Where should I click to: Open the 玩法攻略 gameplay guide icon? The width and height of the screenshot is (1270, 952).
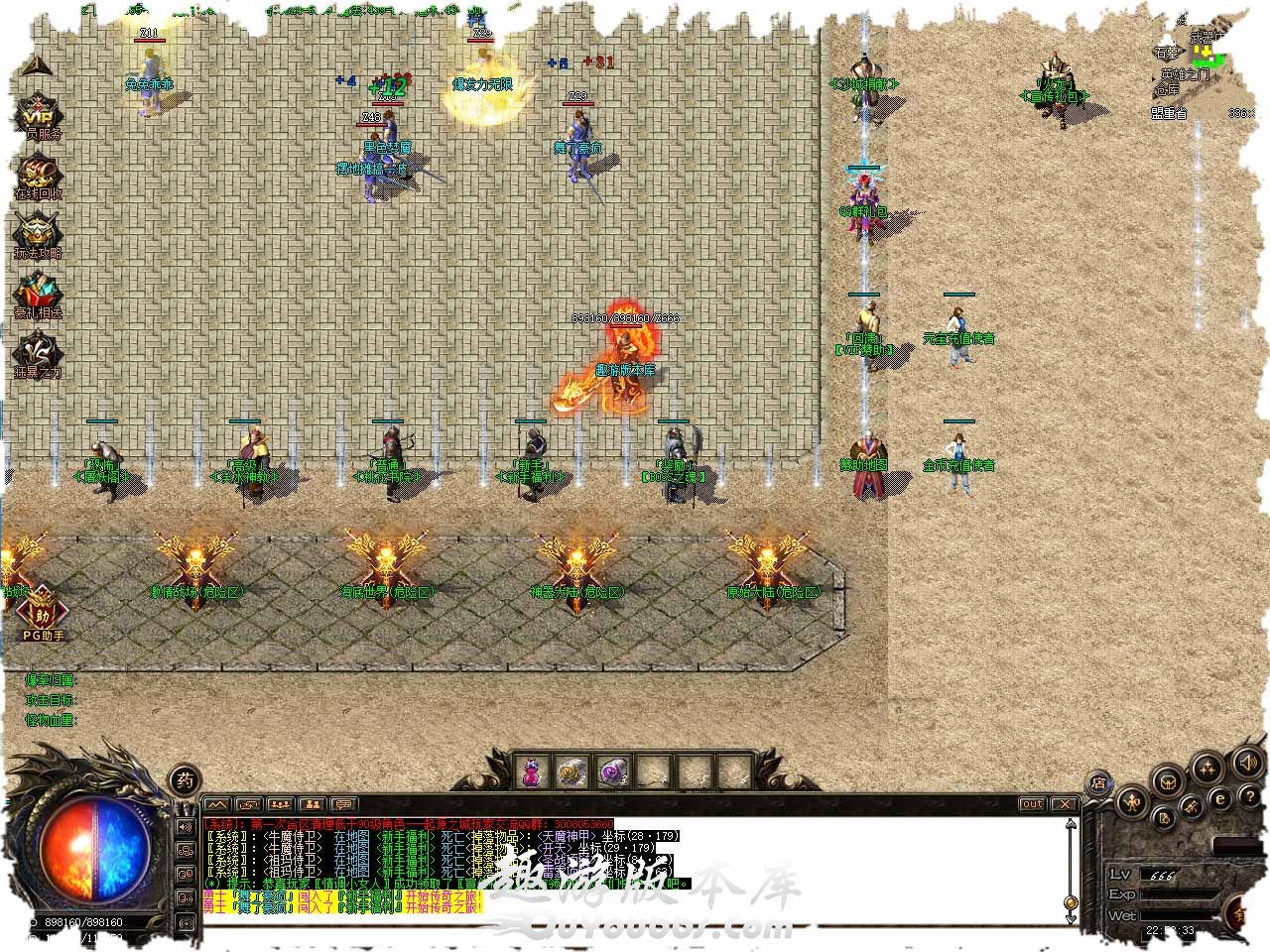[37, 236]
